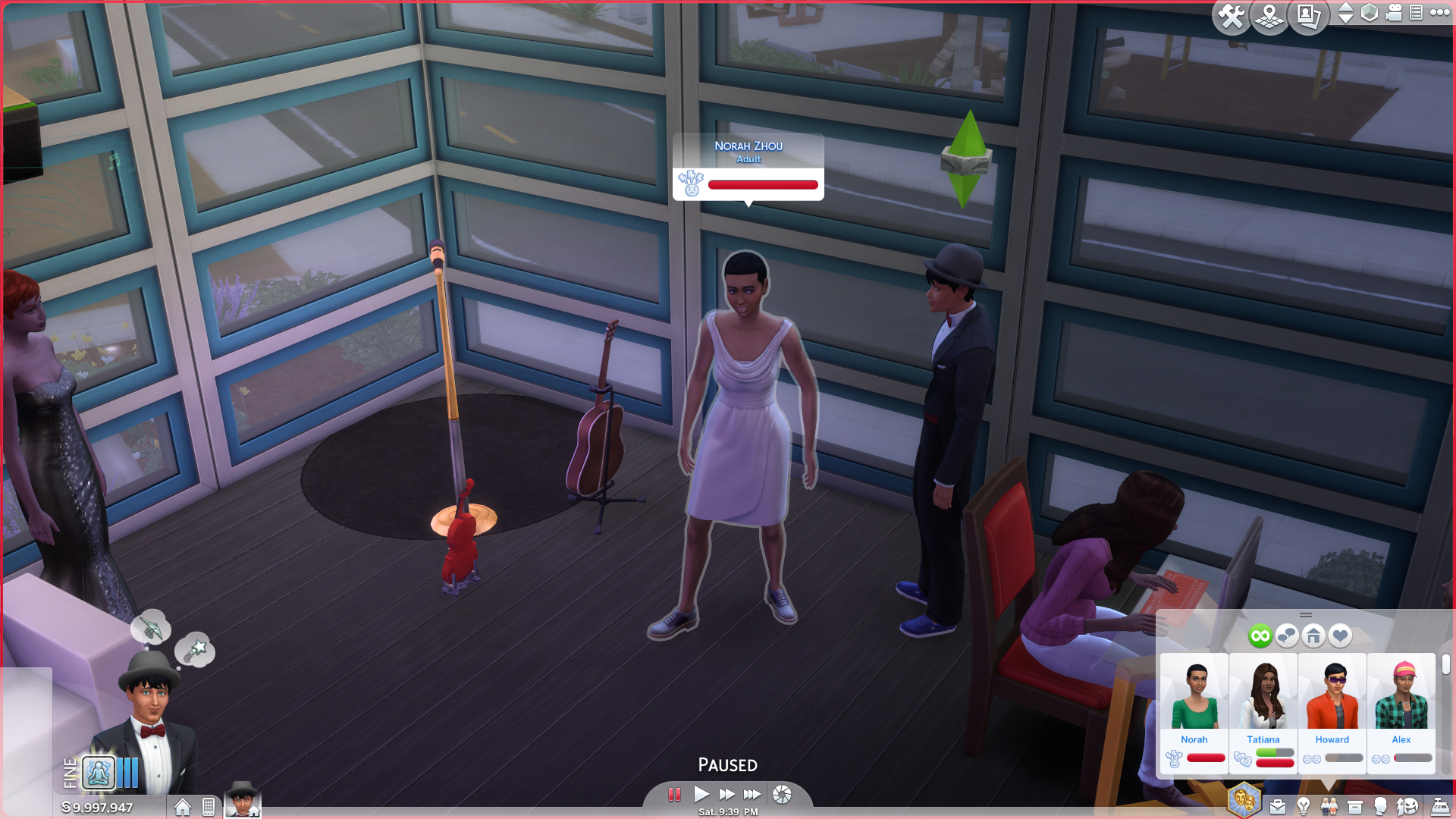
Task: Open Manage Worlds map icon
Action: [x=1269, y=15]
